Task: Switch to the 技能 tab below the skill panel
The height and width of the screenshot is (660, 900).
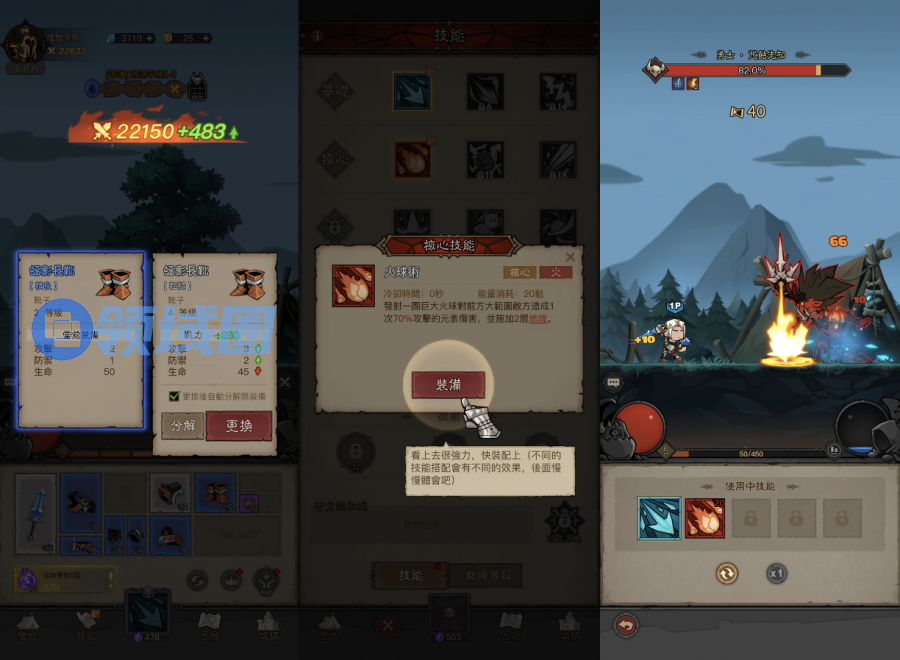Action: [x=411, y=575]
